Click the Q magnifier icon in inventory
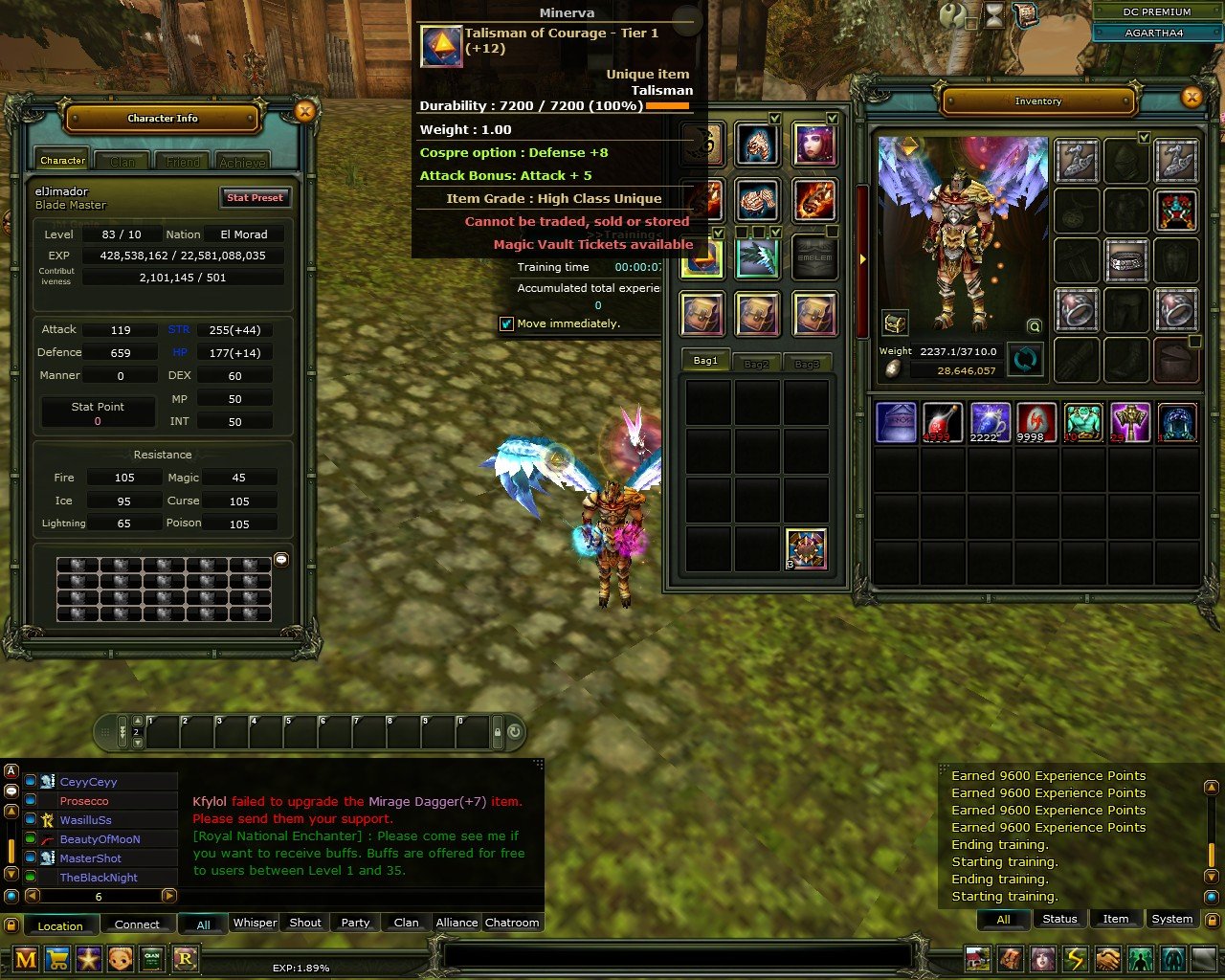1225x980 pixels. [x=1033, y=326]
